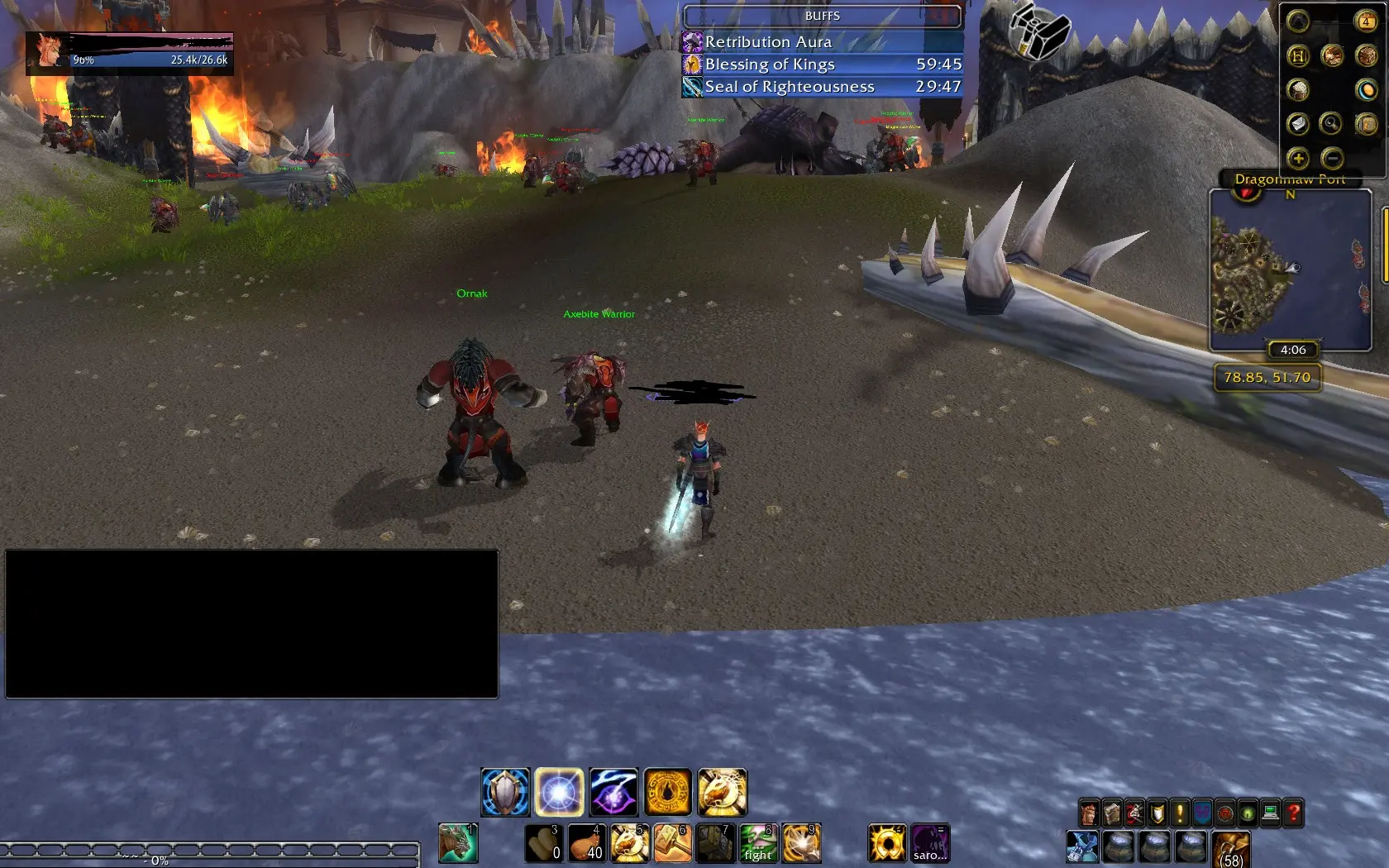This screenshot has height=868, width=1389.
Task: Click the minimap zoom-in plus button
Action: click(x=1298, y=159)
